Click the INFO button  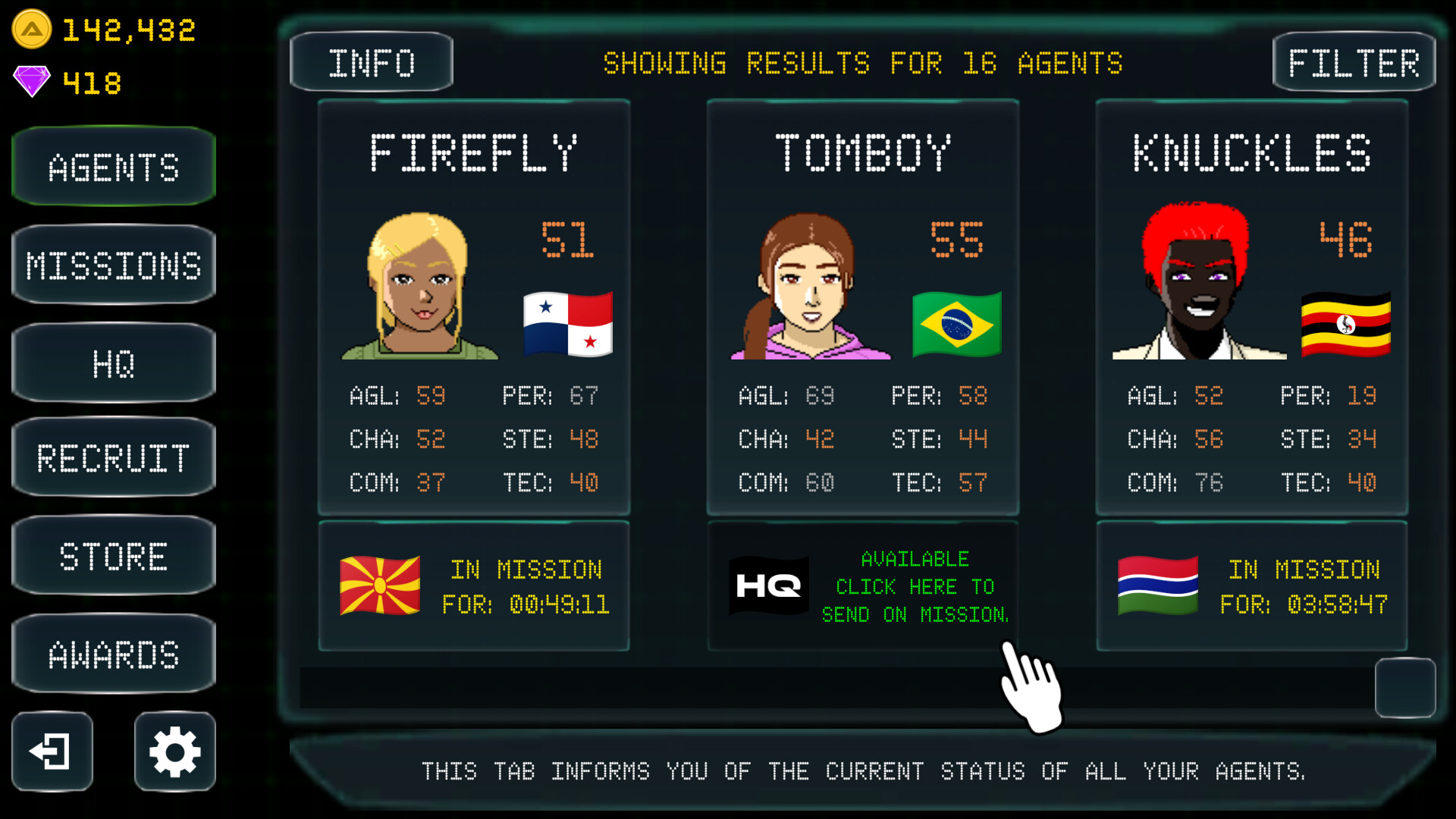[x=371, y=62]
